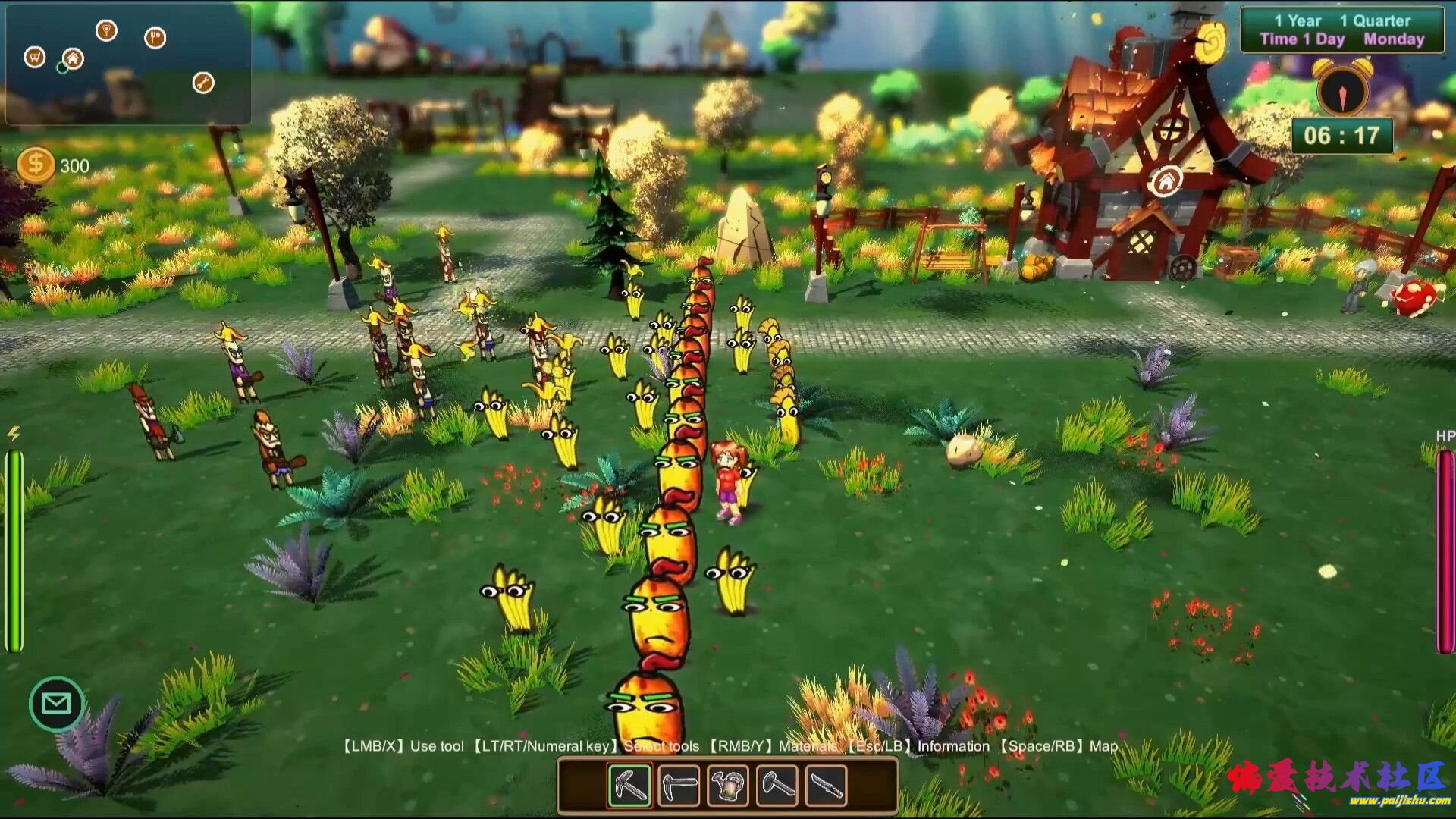
Task: Switch to the knife blade tool
Action: tap(826, 786)
